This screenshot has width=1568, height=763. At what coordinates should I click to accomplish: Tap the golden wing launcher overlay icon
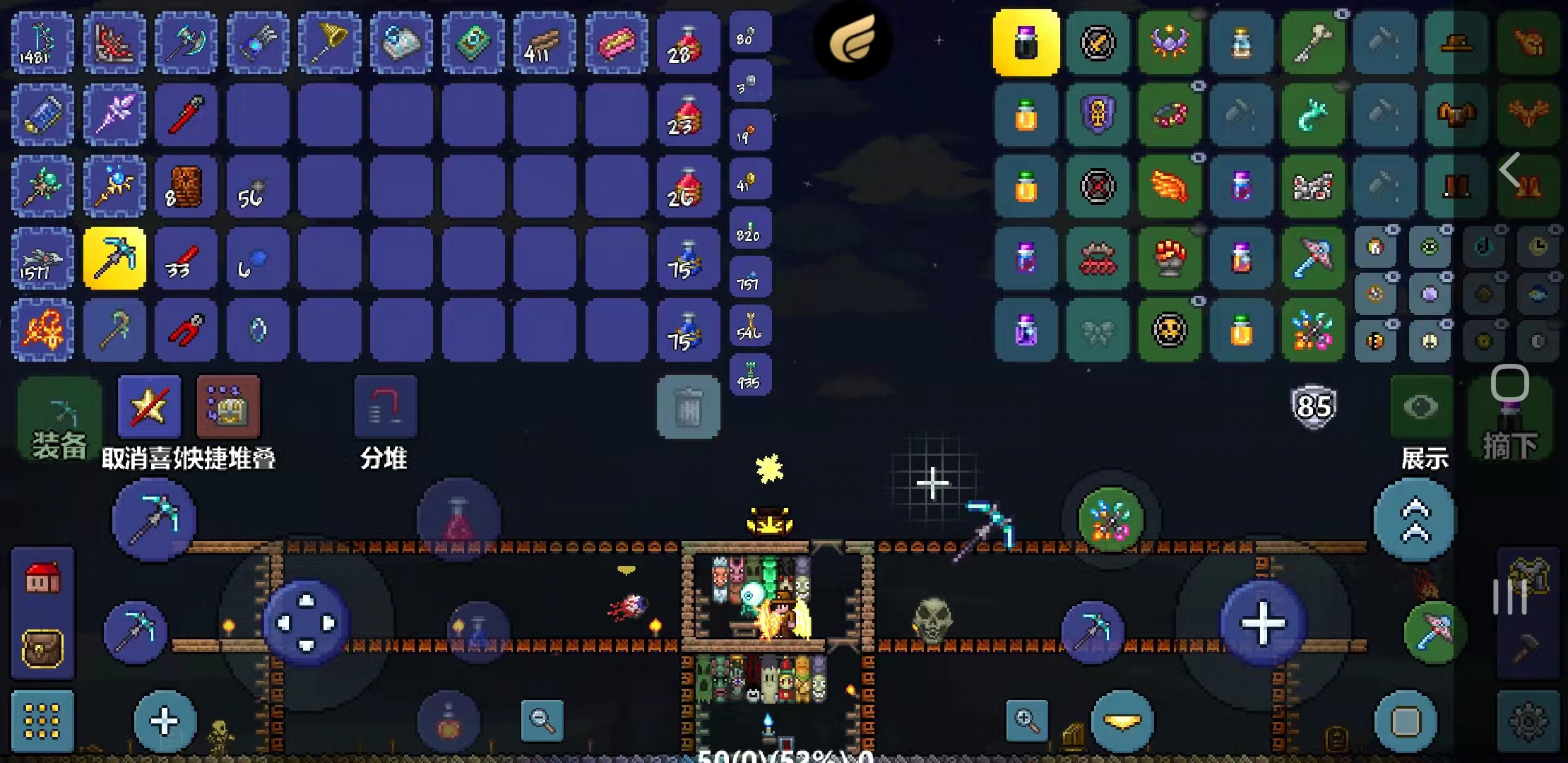[x=853, y=40]
